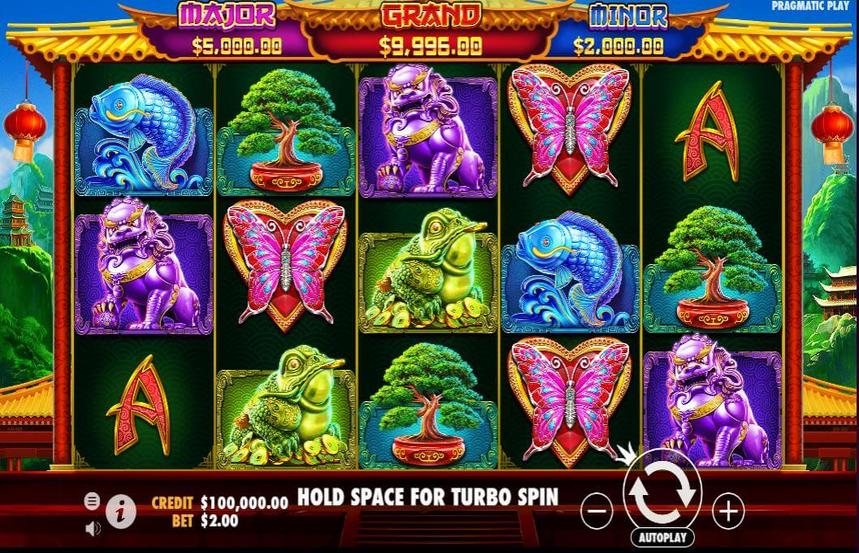This screenshot has height=553, width=859.
Task: Toggle the sound speaker icon
Action: pos(93,527)
